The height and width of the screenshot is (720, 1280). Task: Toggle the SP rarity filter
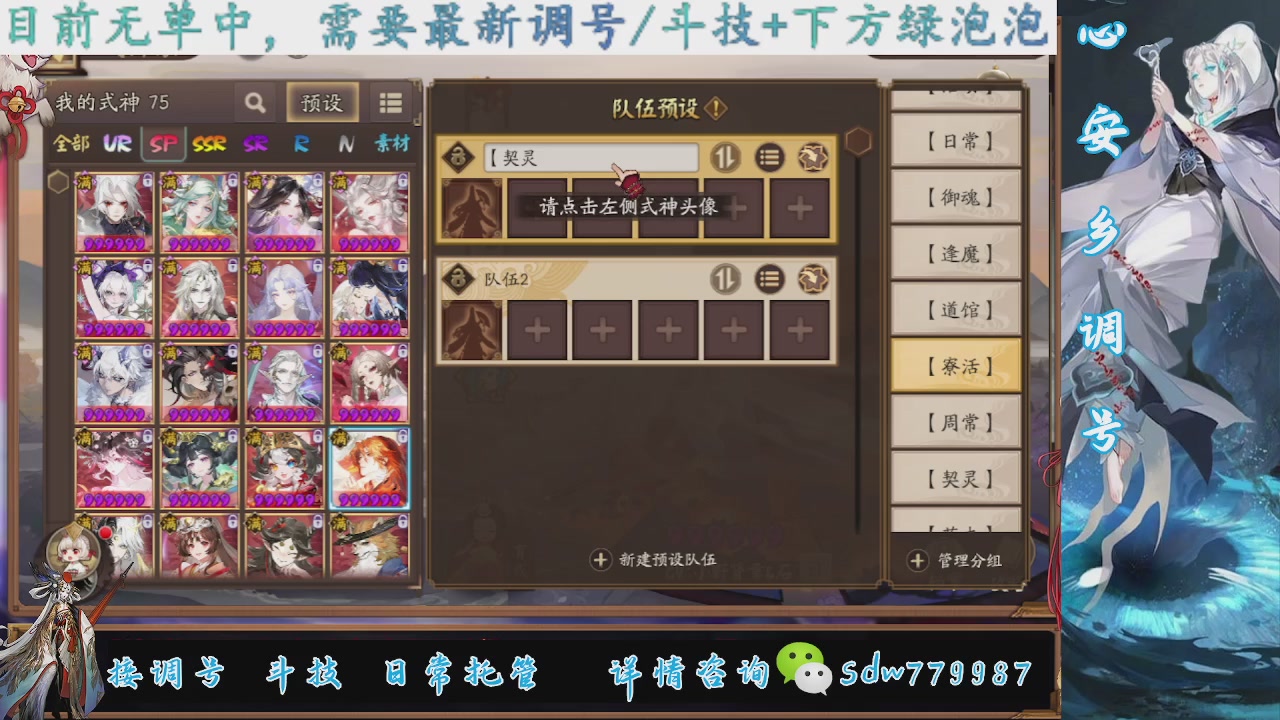[161, 144]
